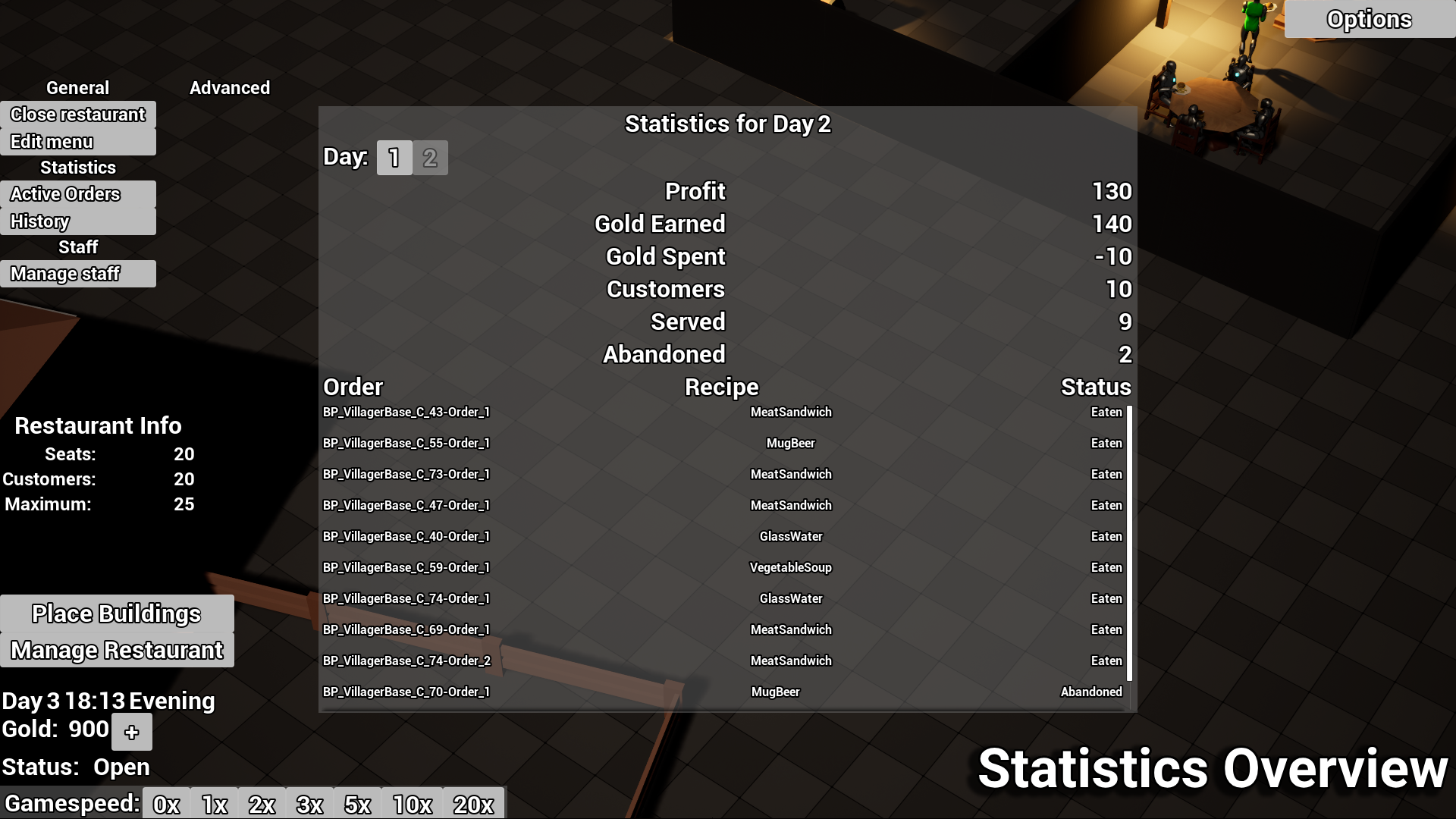The width and height of the screenshot is (1456, 819).
Task: Set game speed to 2x
Action: click(262, 804)
